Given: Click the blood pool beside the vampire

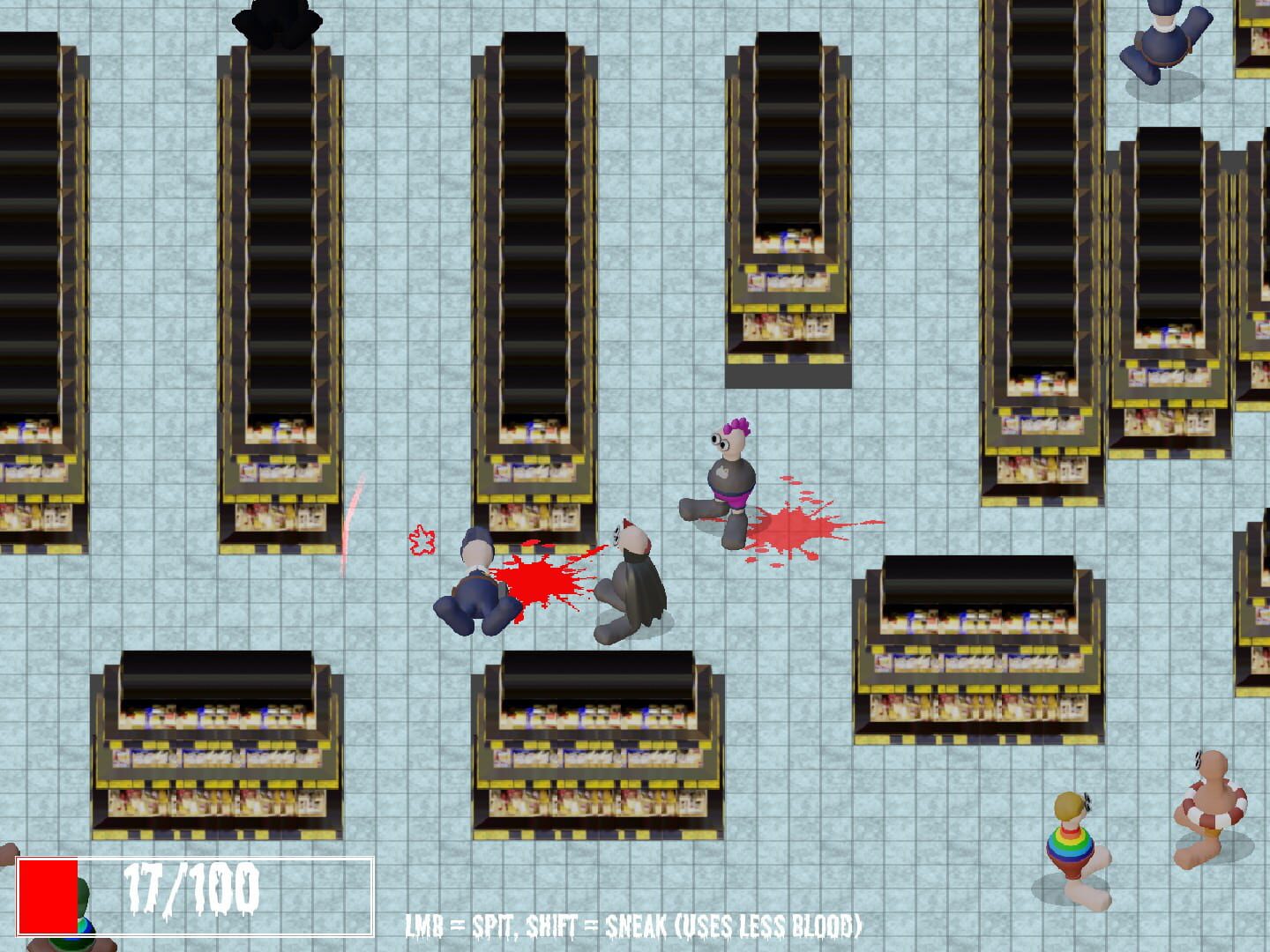Looking at the screenshot, I should click(x=542, y=582).
